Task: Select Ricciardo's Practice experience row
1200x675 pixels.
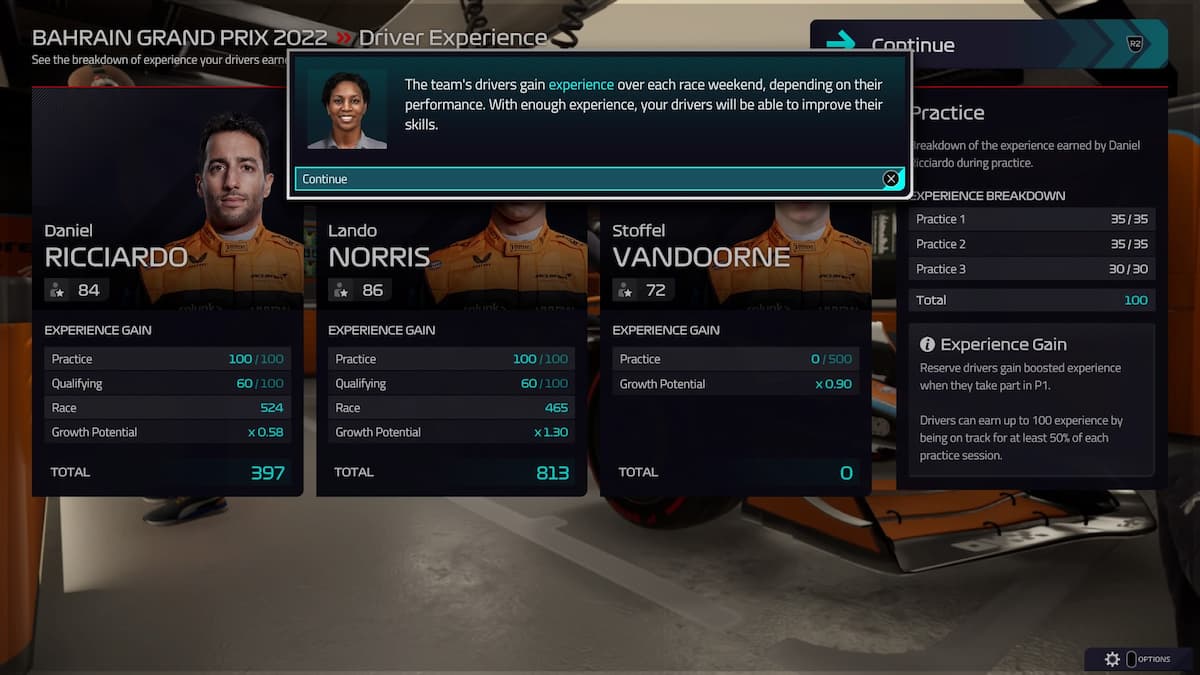Action: point(167,359)
